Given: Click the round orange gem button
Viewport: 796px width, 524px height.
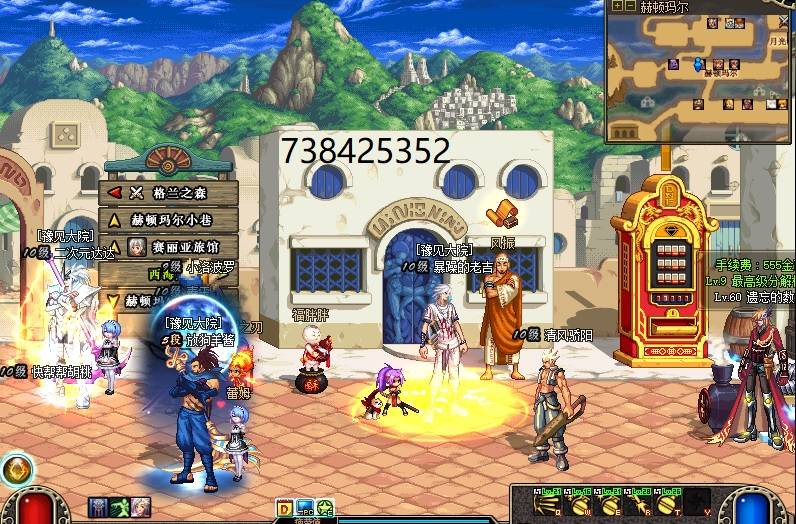Looking at the screenshot, I should (x=16, y=470).
